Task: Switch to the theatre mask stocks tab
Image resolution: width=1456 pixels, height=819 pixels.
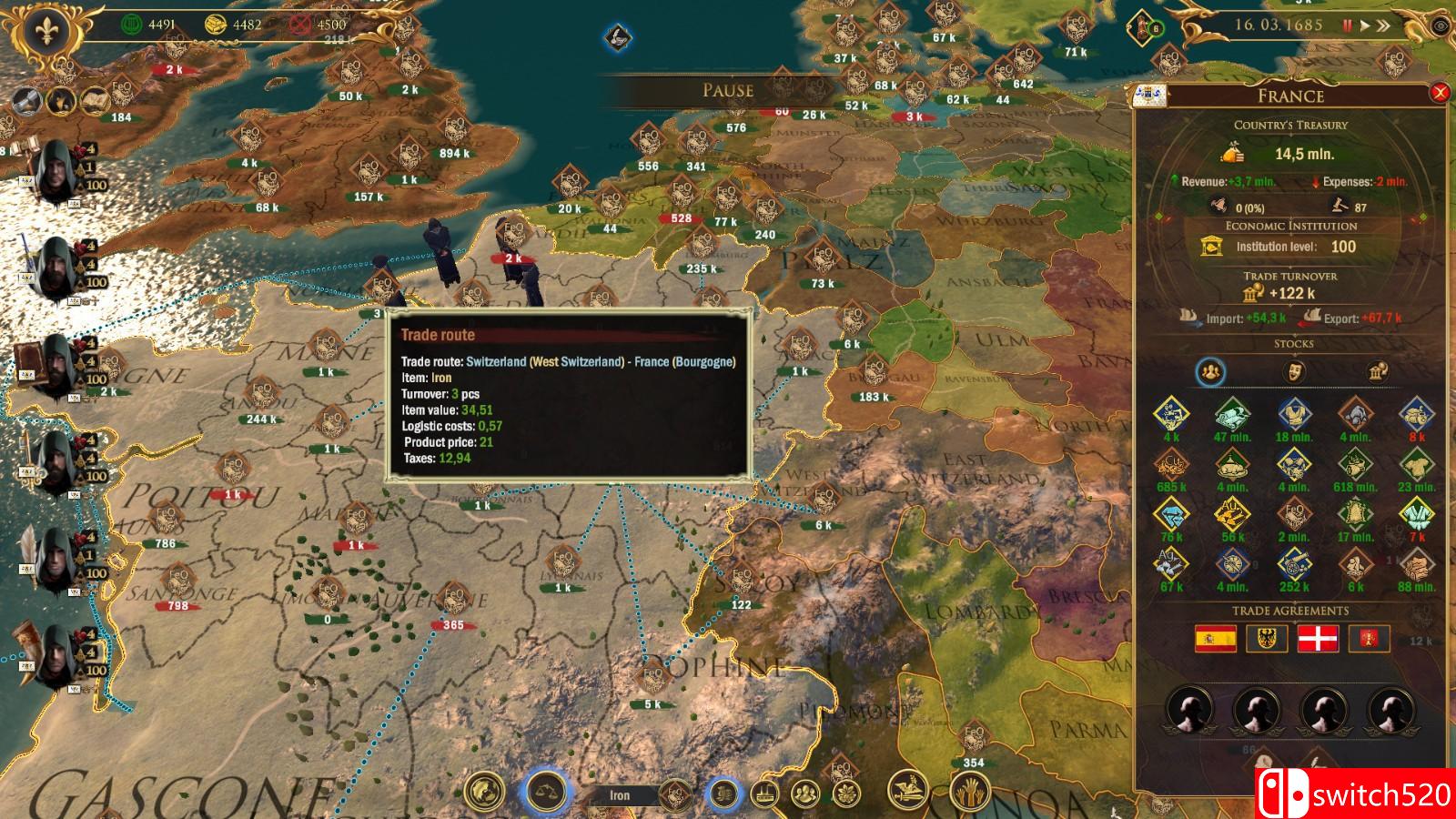Action: [x=1293, y=371]
